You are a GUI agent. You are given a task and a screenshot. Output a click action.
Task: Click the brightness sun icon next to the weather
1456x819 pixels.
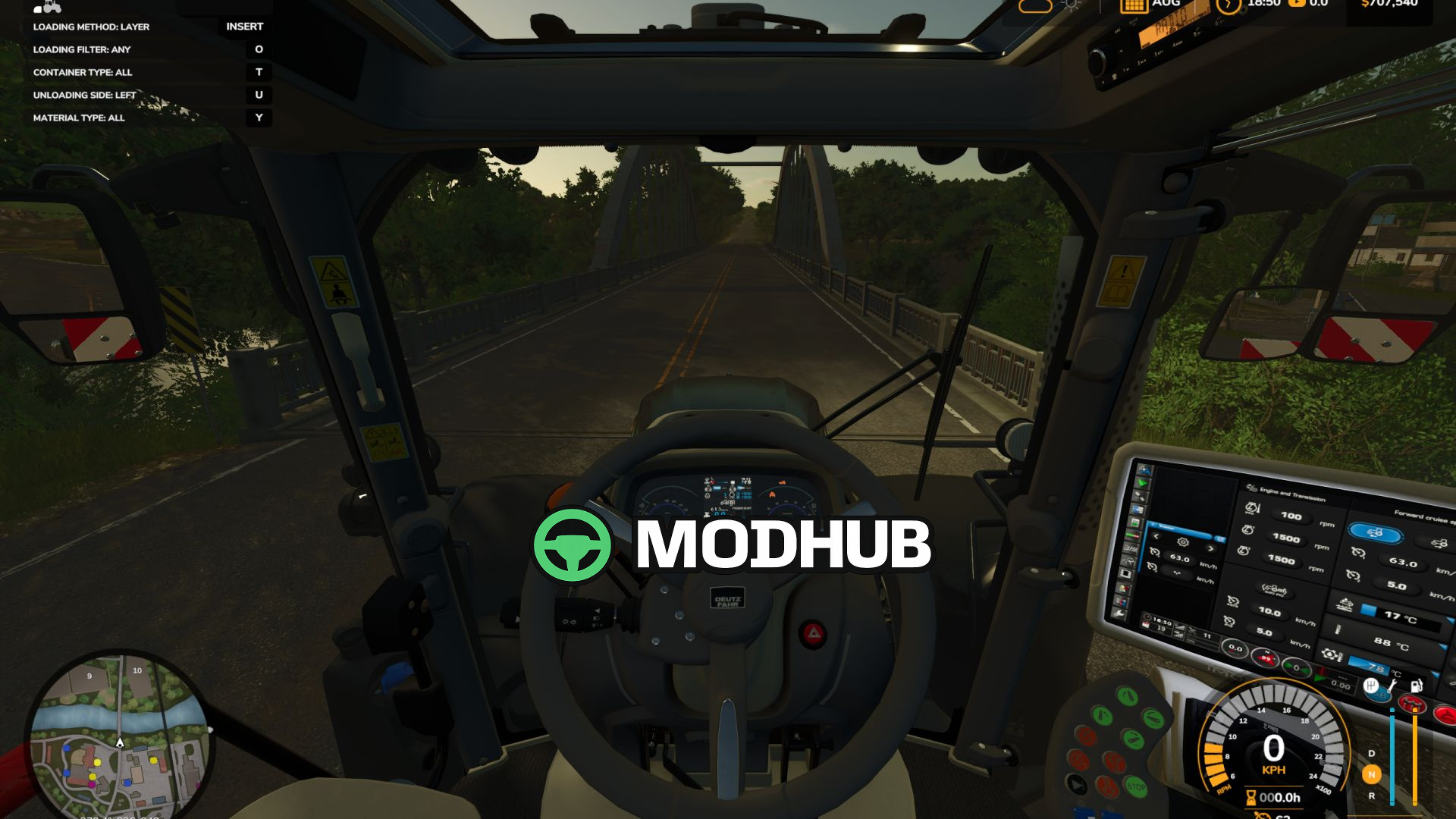(x=1071, y=6)
